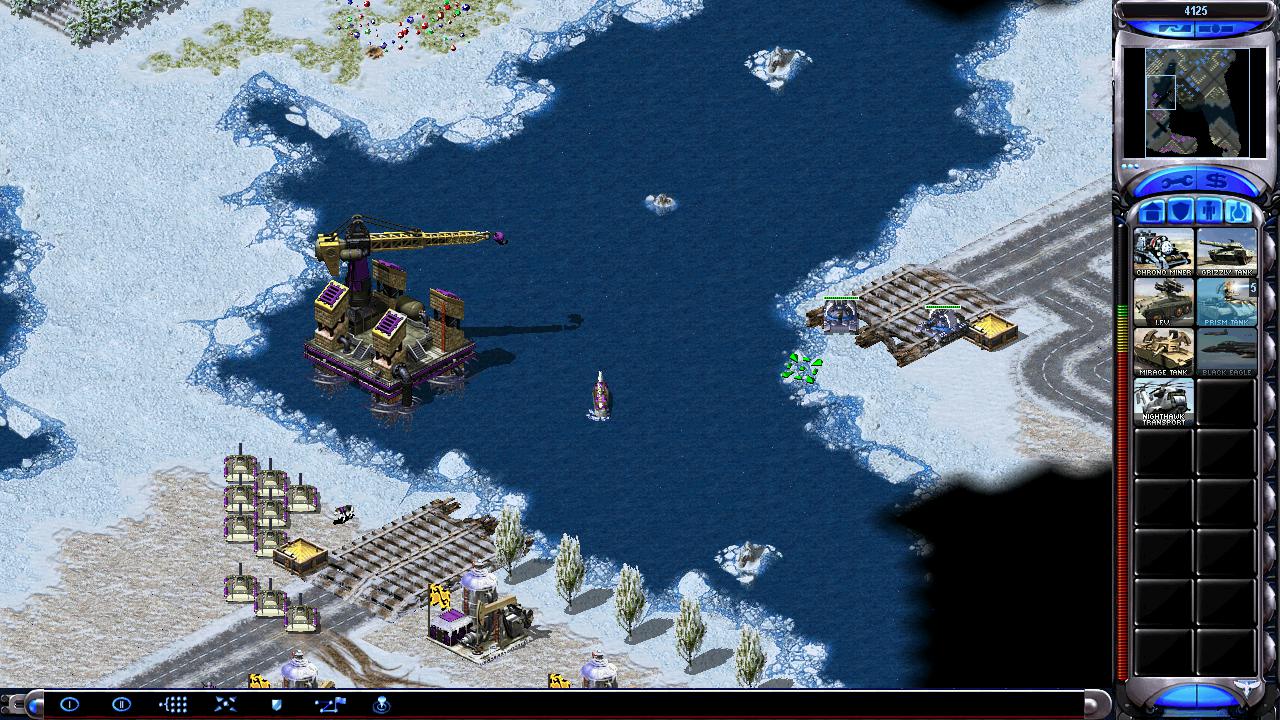Enable the waypoint planning flag button

(x=329, y=704)
